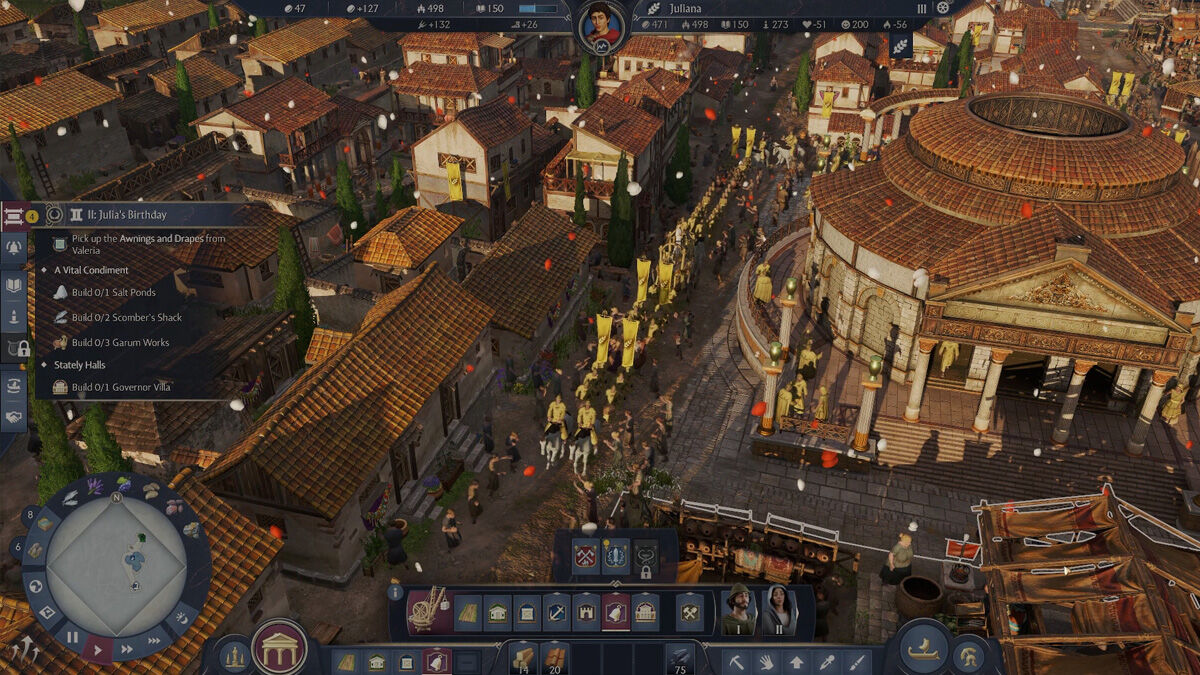The height and width of the screenshot is (675, 1200).
Task: Open the open-book side tab
Action: (x=14, y=286)
